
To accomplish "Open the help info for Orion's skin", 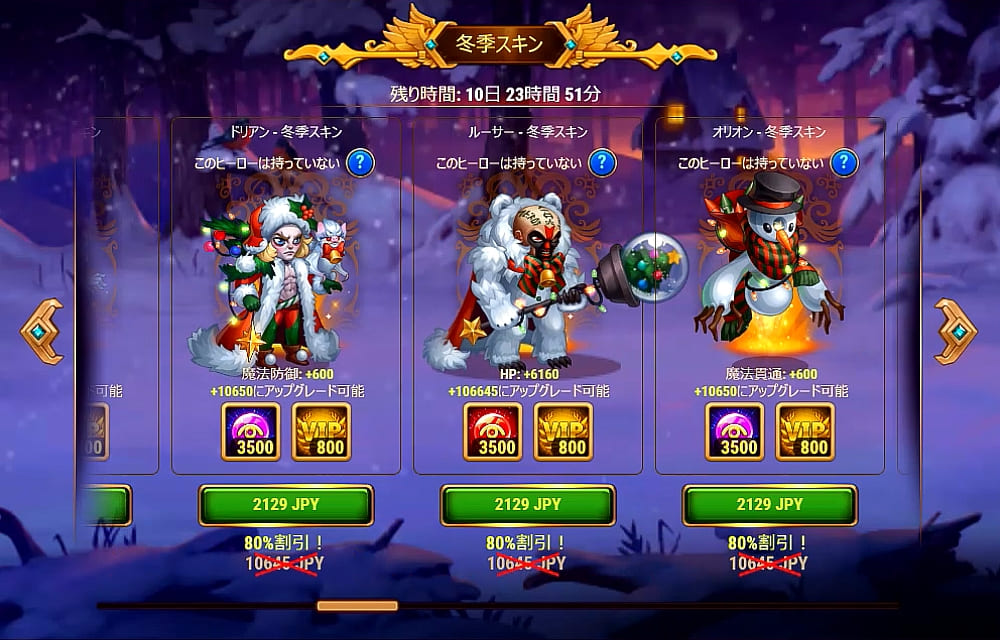I will pos(844,162).
